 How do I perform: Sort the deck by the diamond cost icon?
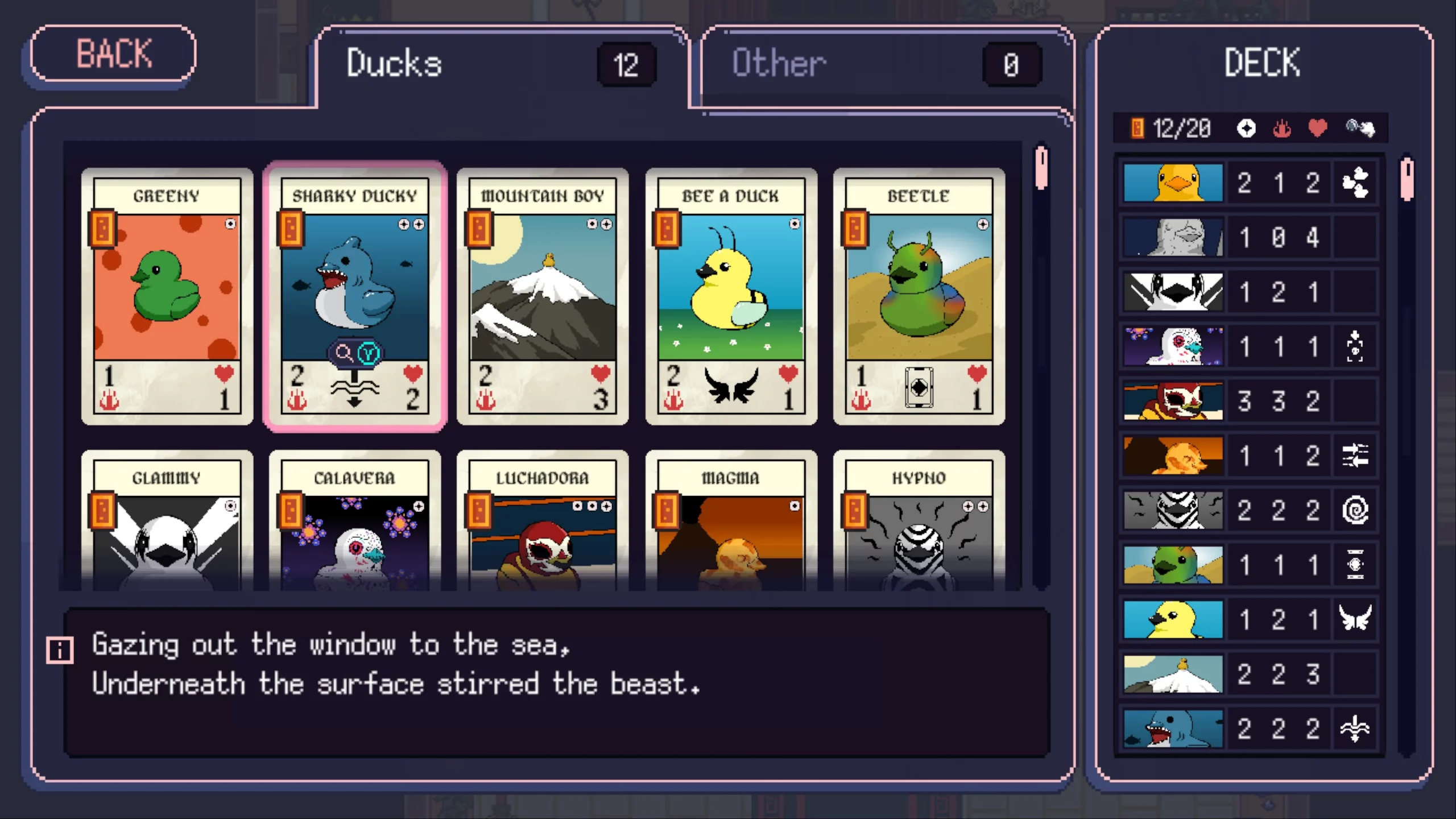point(1246,129)
